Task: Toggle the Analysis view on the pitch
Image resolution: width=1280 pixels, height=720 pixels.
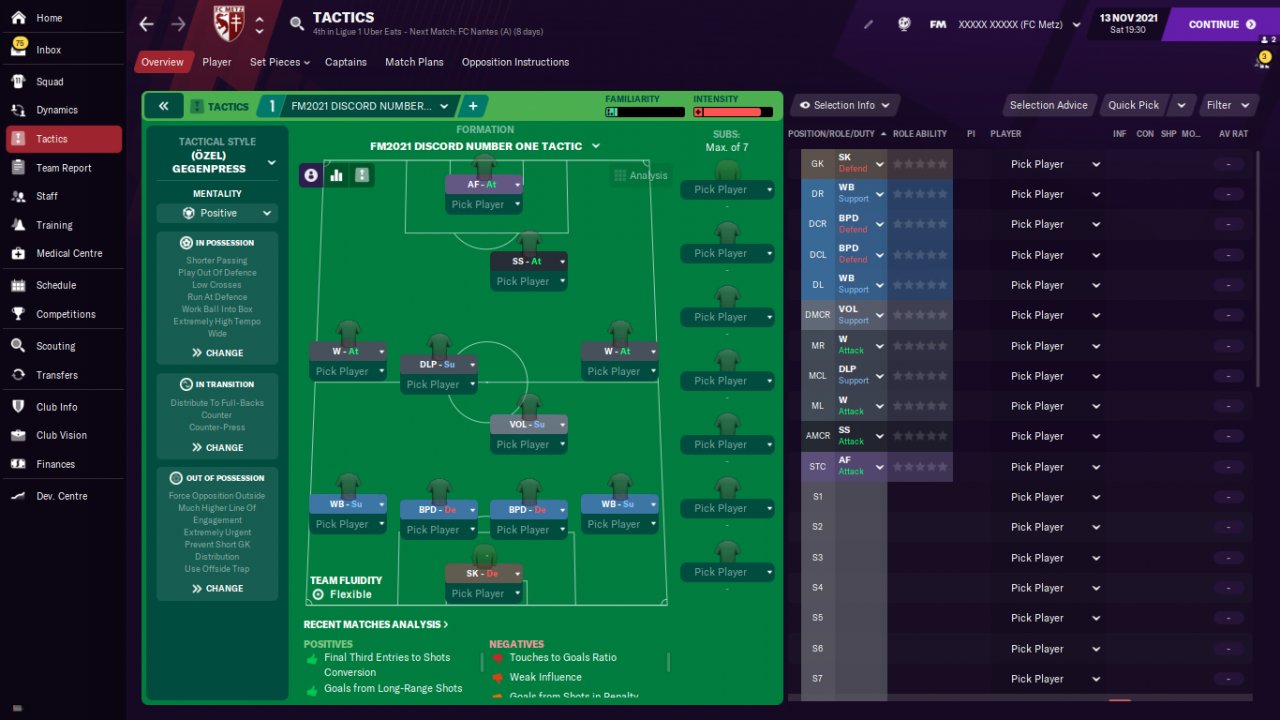Action: coord(640,175)
